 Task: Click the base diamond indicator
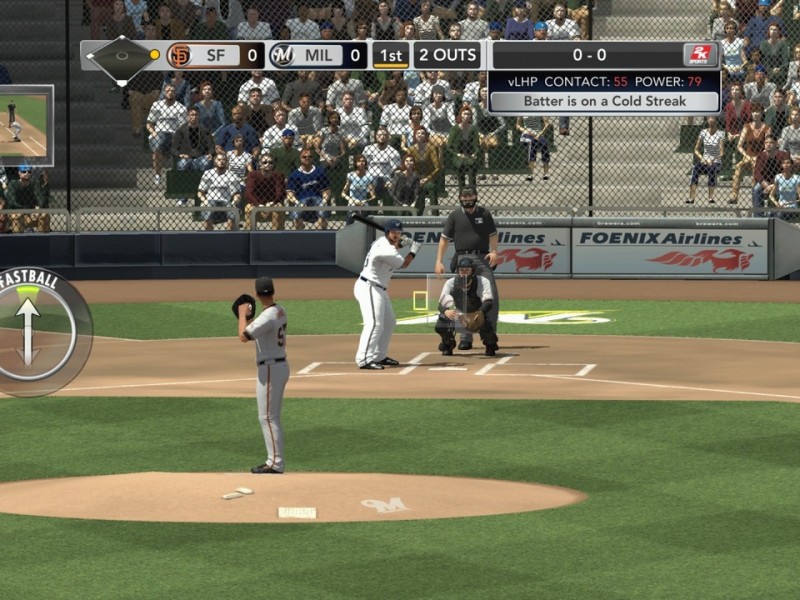point(120,56)
